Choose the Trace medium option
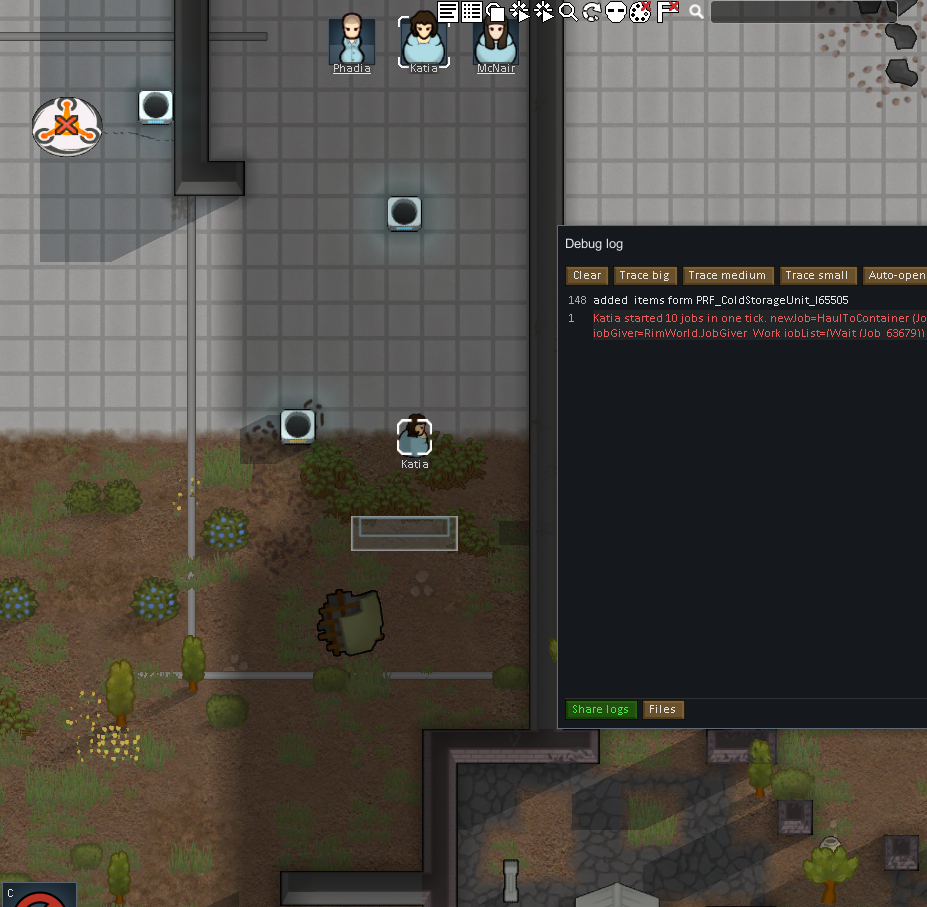Image resolution: width=927 pixels, height=907 pixels. click(727, 275)
